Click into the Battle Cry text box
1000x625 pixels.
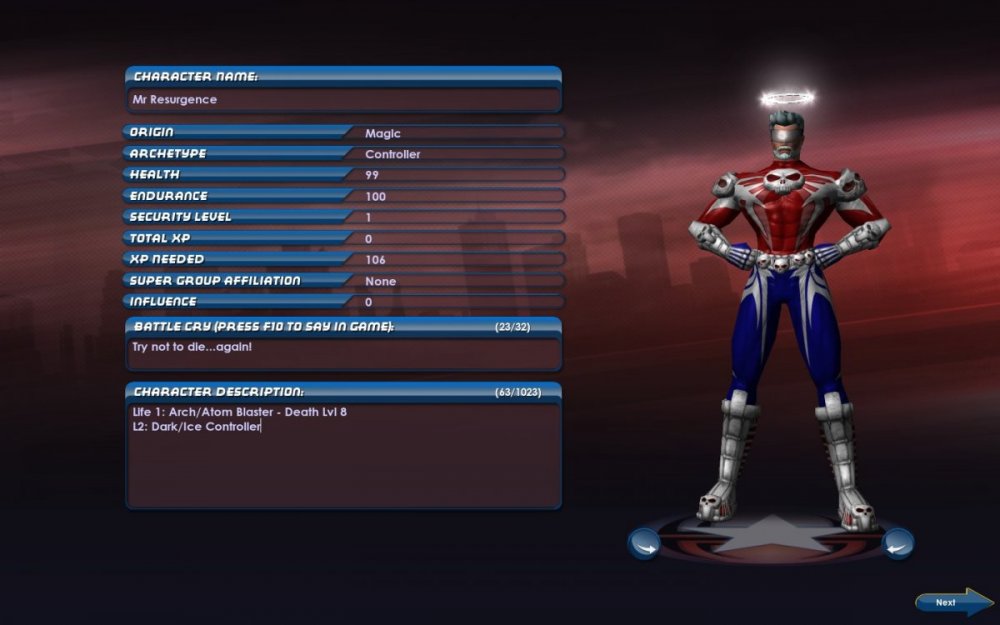coord(342,351)
